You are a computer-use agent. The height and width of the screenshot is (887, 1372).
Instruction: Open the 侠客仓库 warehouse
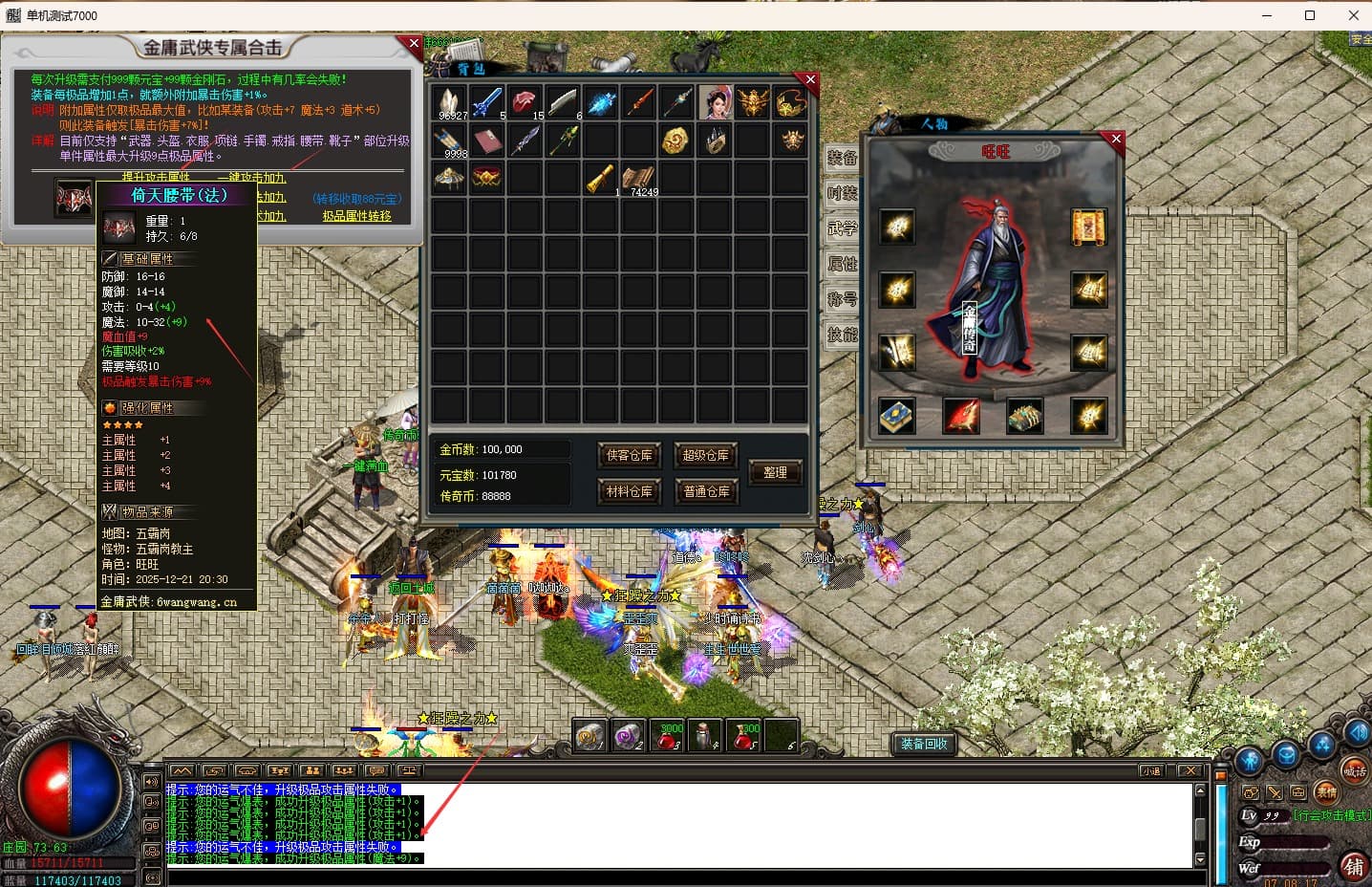(629, 456)
